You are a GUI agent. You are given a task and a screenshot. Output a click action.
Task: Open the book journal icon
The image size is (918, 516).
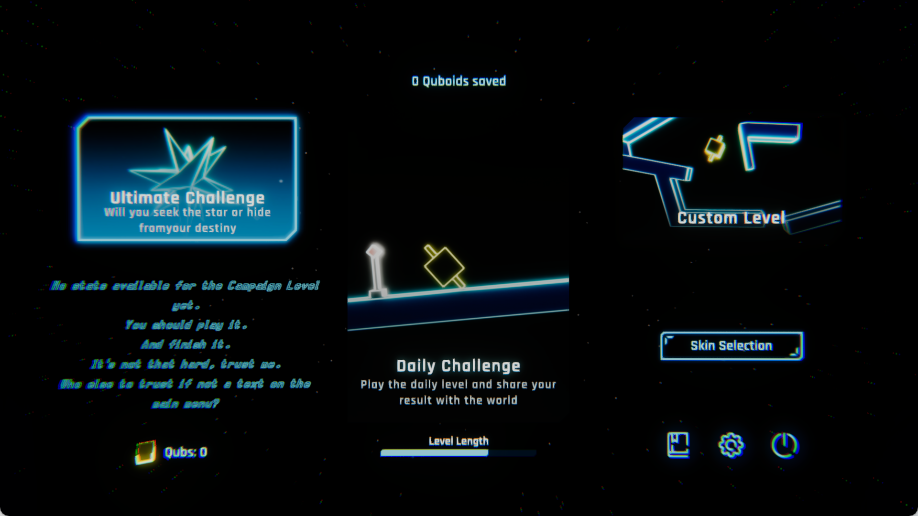pos(679,445)
